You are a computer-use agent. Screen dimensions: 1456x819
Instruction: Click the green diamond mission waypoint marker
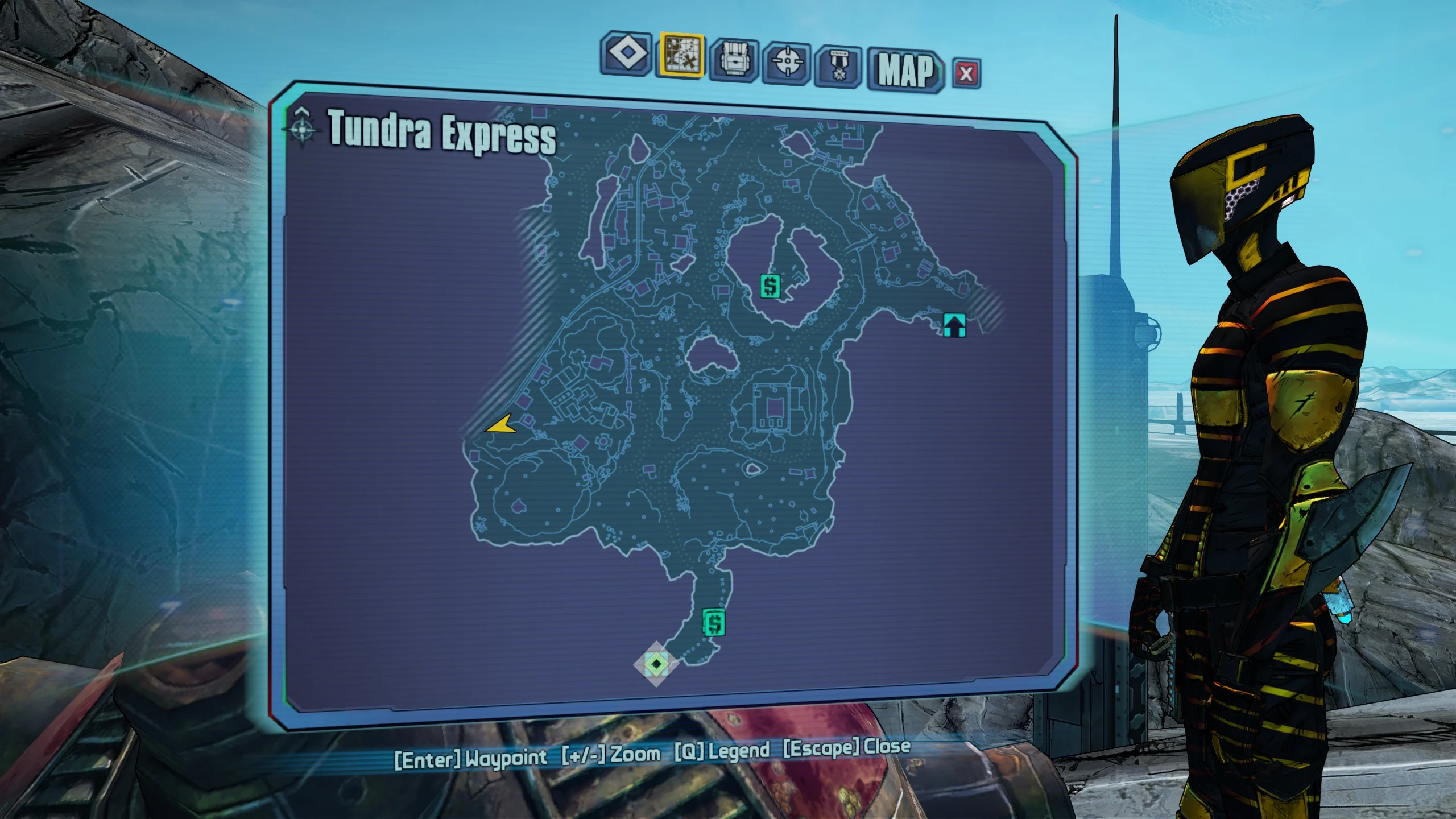pos(657,663)
